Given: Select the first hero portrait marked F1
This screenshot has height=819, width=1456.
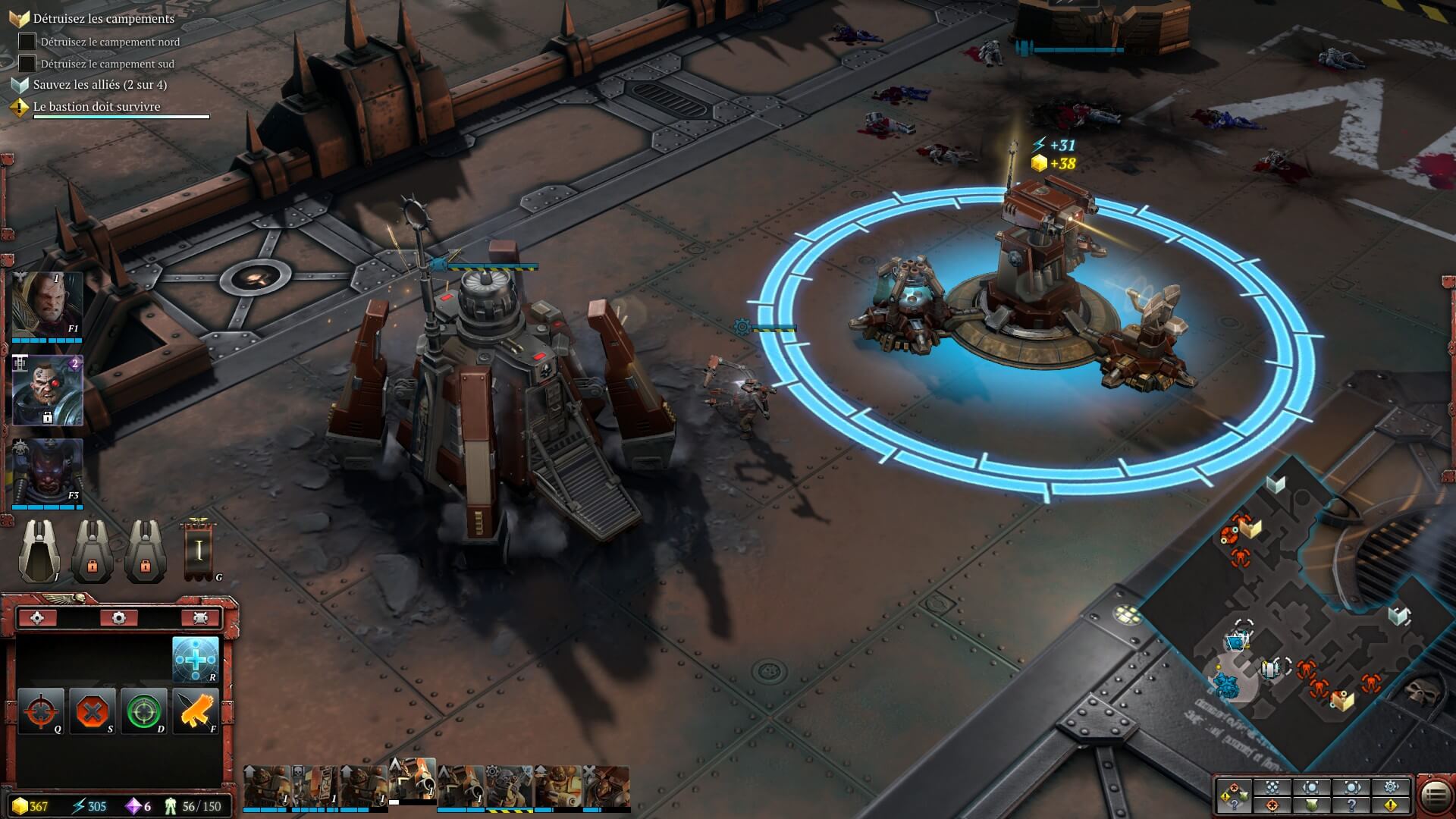Looking at the screenshot, I should (x=47, y=305).
